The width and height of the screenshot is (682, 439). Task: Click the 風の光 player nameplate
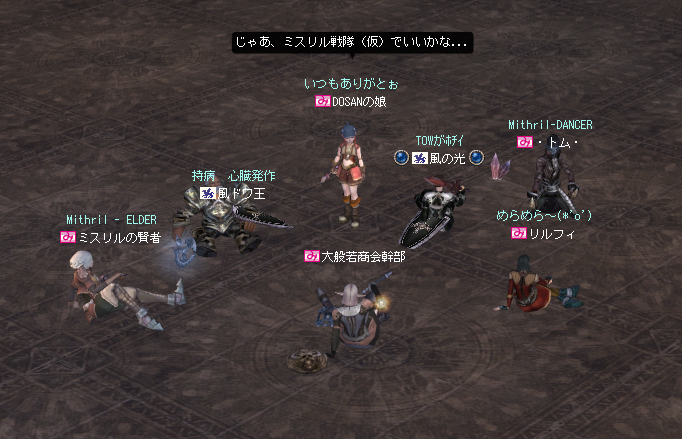point(441,158)
